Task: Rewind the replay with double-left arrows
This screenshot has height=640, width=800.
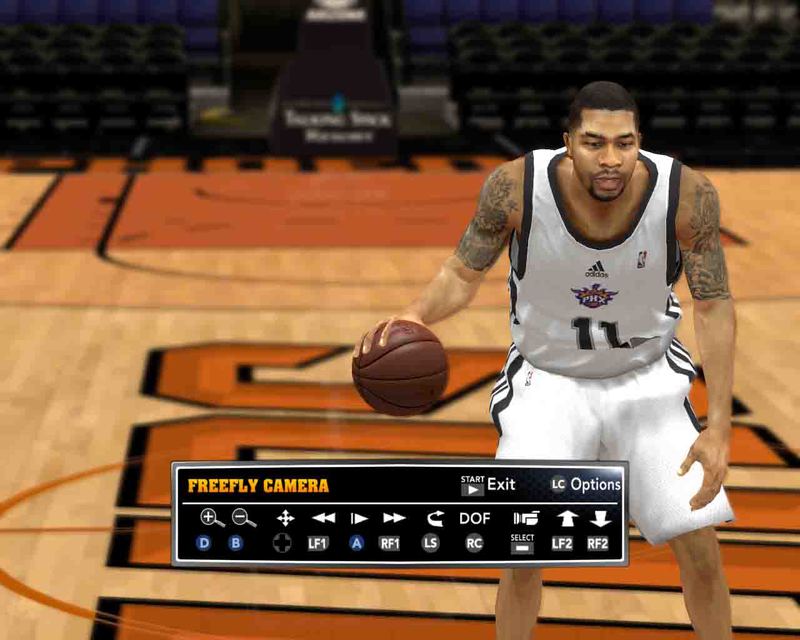Action: pyautogui.click(x=323, y=518)
